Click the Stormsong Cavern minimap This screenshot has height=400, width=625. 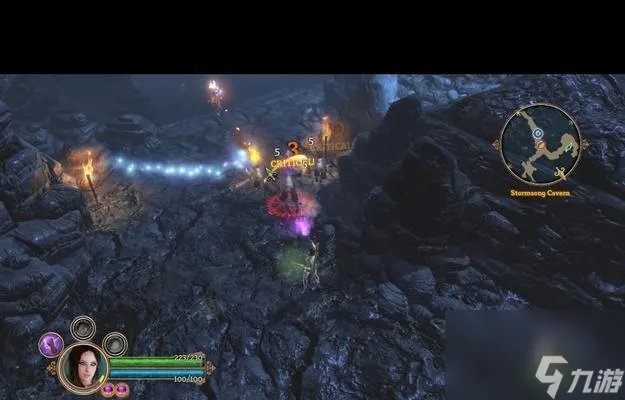tap(541, 145)
